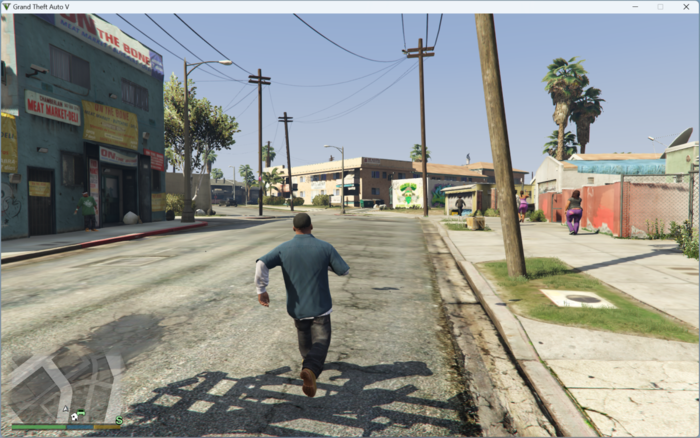Close the Grand Theft Auto V window
The width and height of the screenshot is (700, 438).
(x=685, y=7)
